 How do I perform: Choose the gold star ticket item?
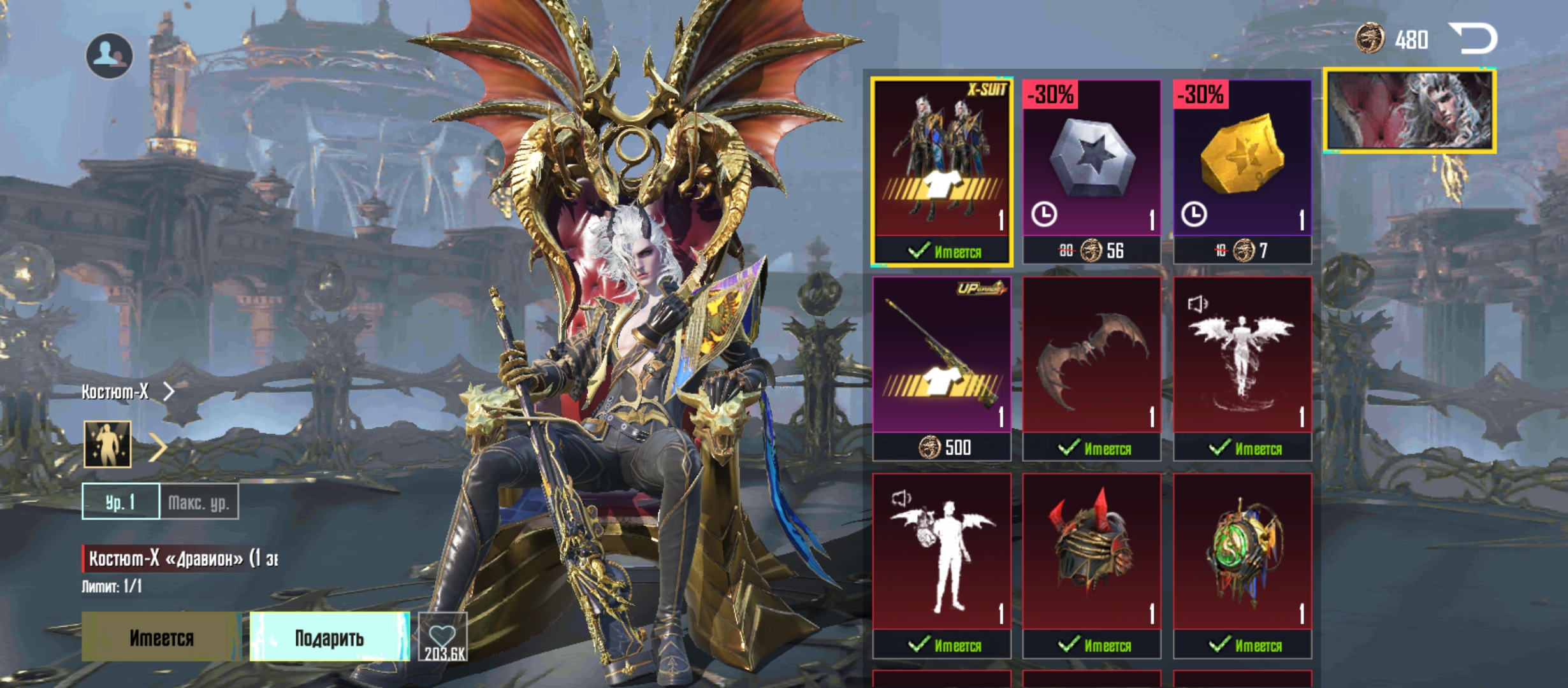click(x=1242, y=171)
